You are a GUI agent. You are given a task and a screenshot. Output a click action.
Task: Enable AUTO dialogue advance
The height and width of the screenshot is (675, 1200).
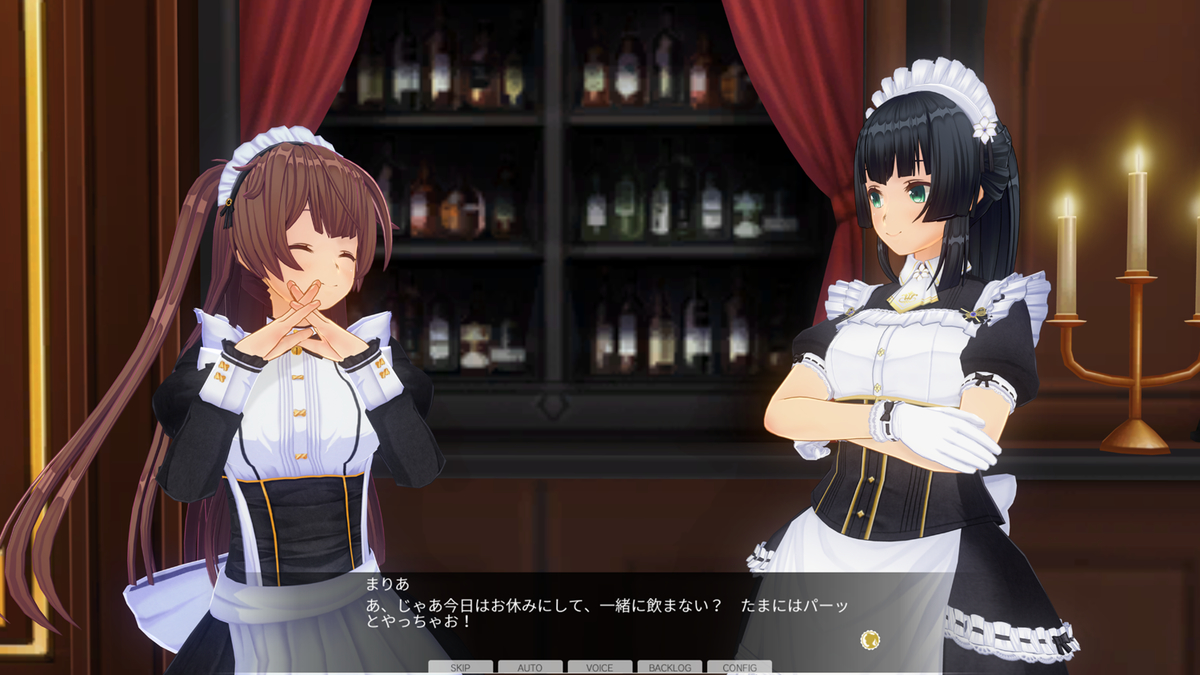click(530, 667)
